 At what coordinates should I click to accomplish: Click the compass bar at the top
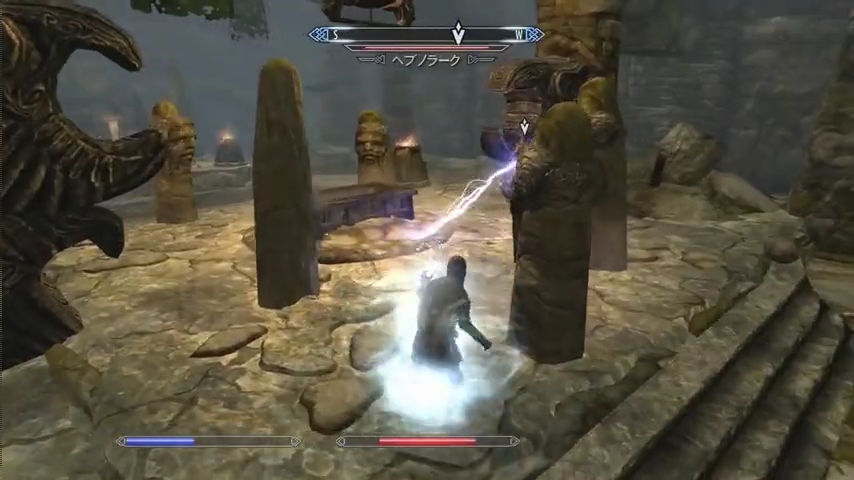[400, 35]
